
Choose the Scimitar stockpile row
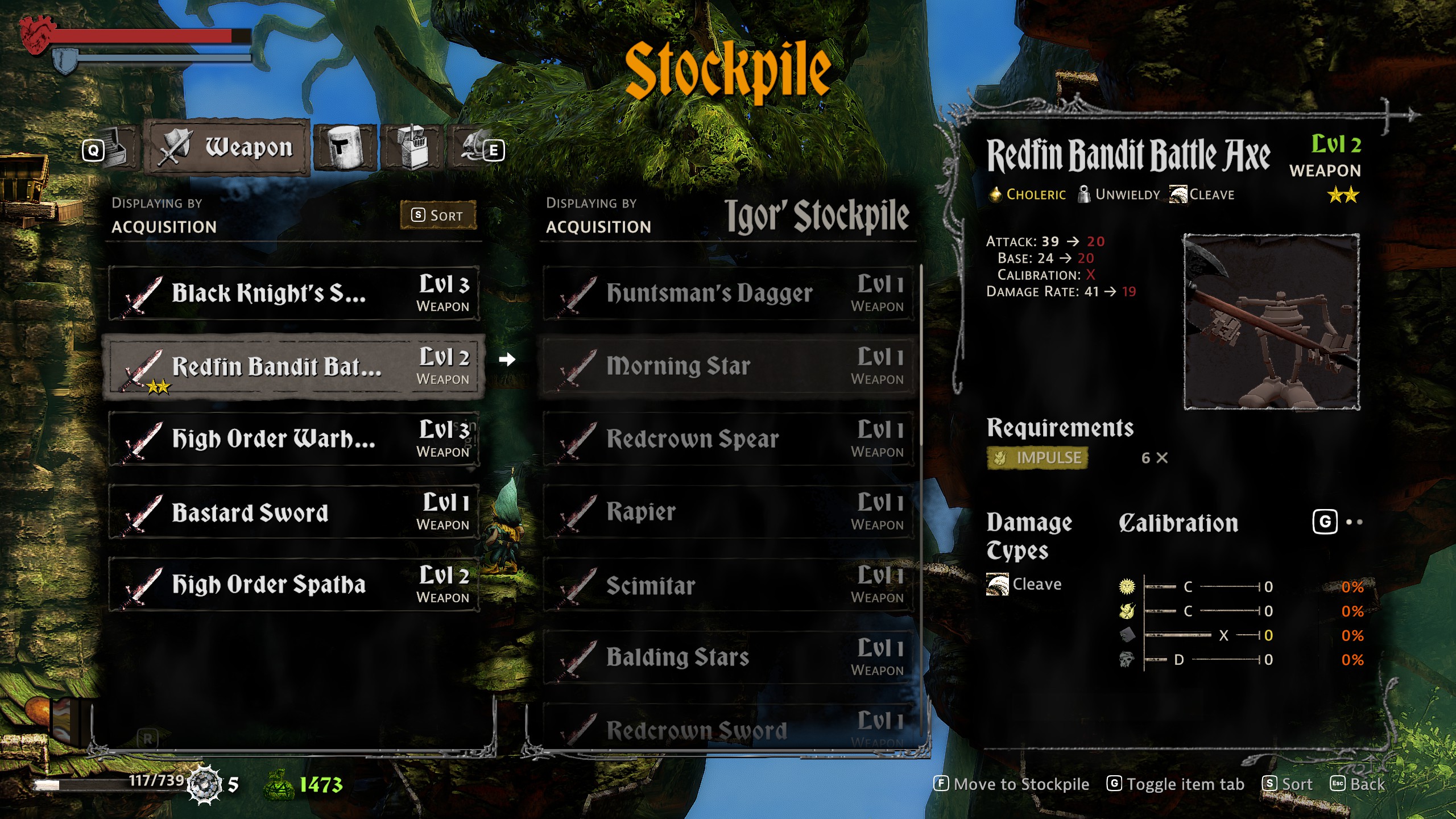coord(728,585)
